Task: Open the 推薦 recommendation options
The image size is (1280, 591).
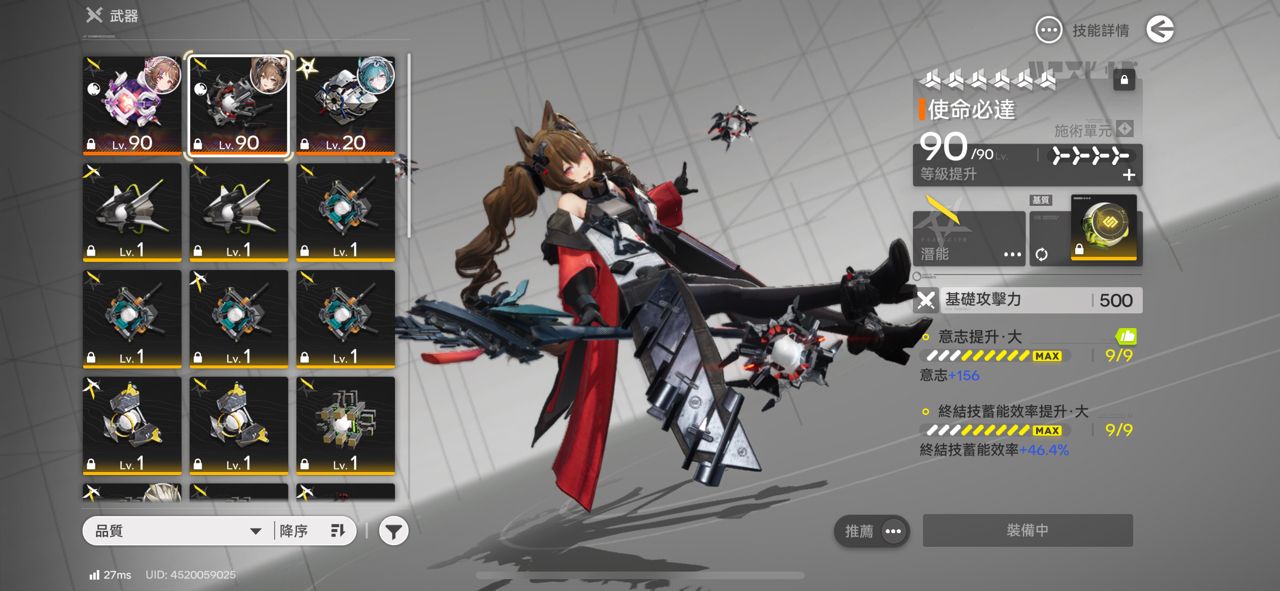Action: point(872,531)
